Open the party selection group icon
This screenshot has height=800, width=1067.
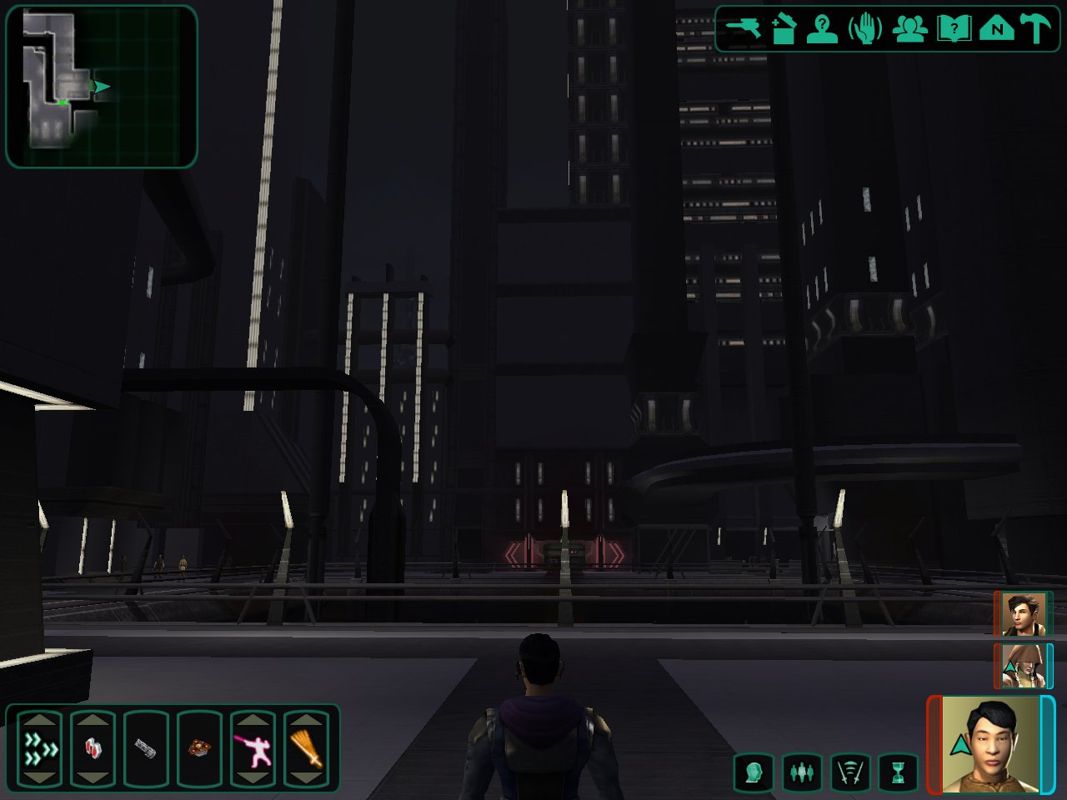909,29
